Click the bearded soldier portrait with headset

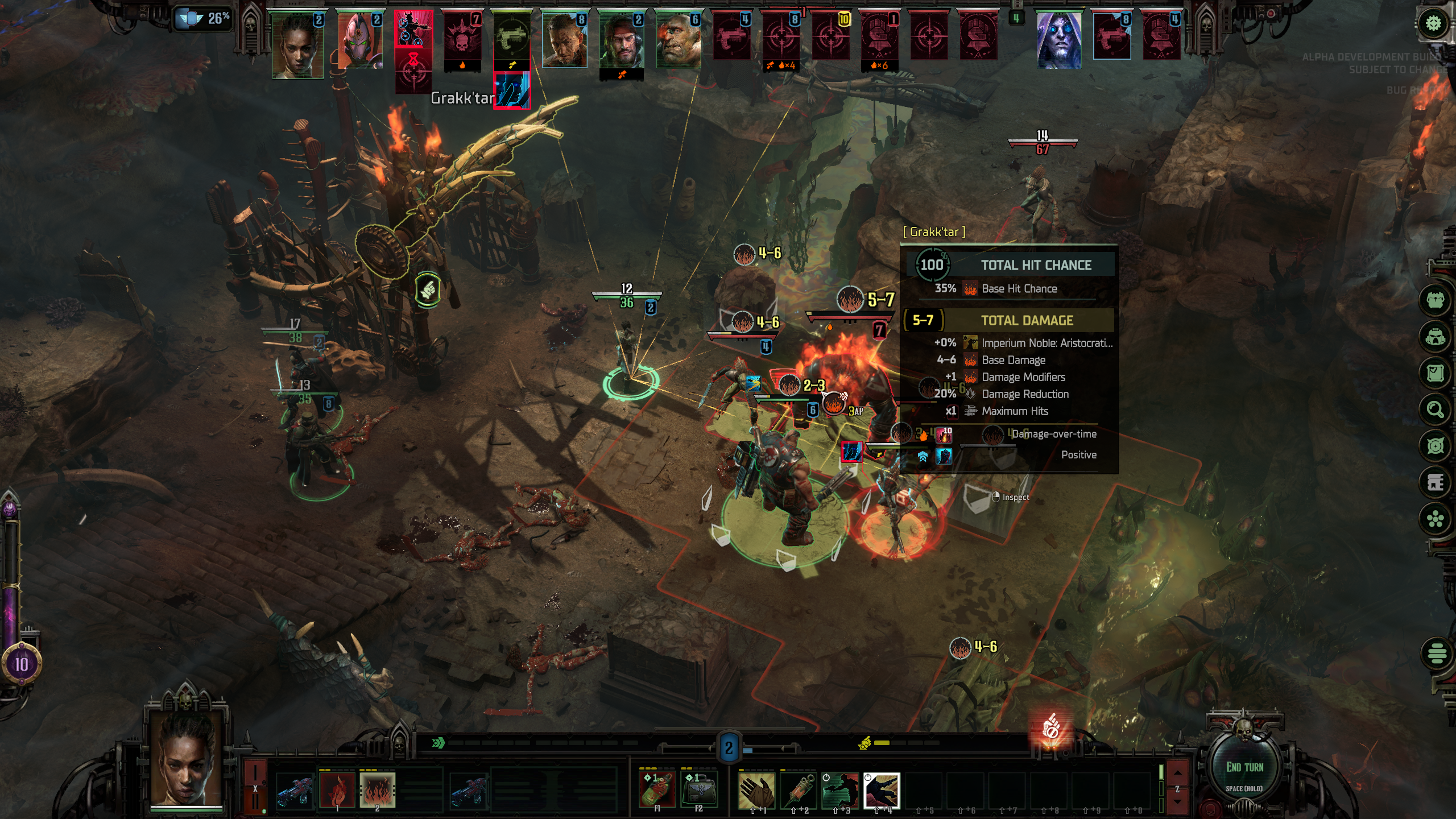pyautogui.click(x=622, y=41)
